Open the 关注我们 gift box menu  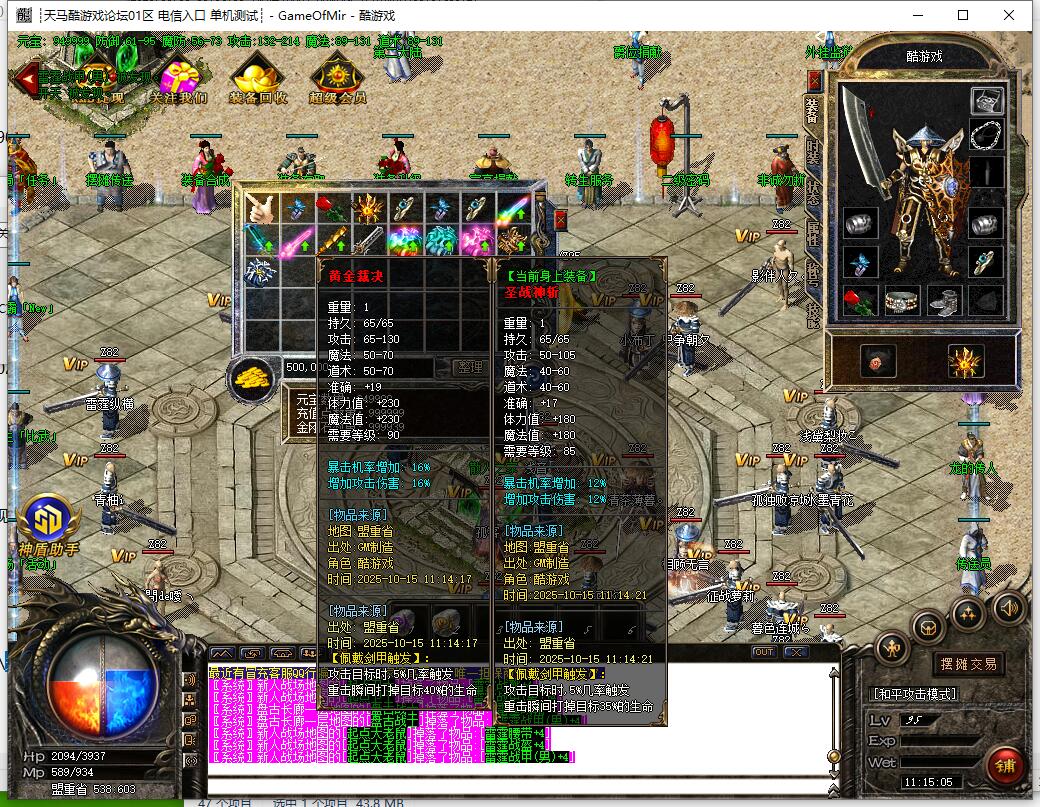(179, 78)
